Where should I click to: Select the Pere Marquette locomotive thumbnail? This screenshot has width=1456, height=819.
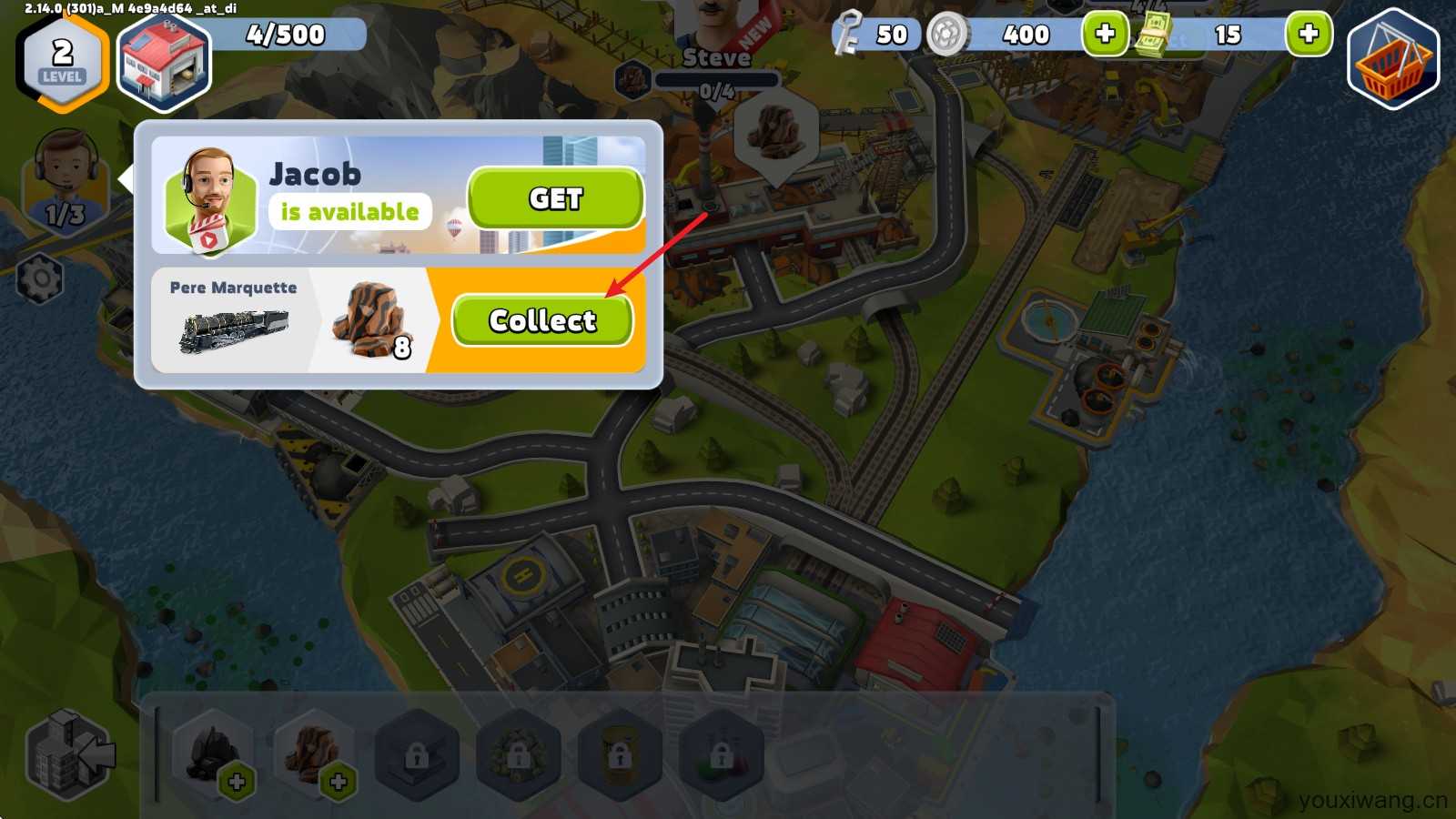234,329
